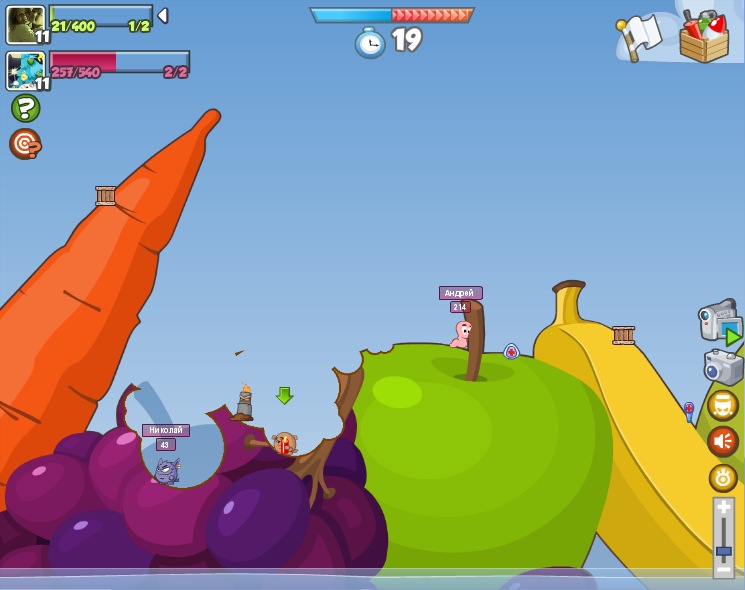
Task: Zoom in with the plus button
Action: tap(723, 508)
